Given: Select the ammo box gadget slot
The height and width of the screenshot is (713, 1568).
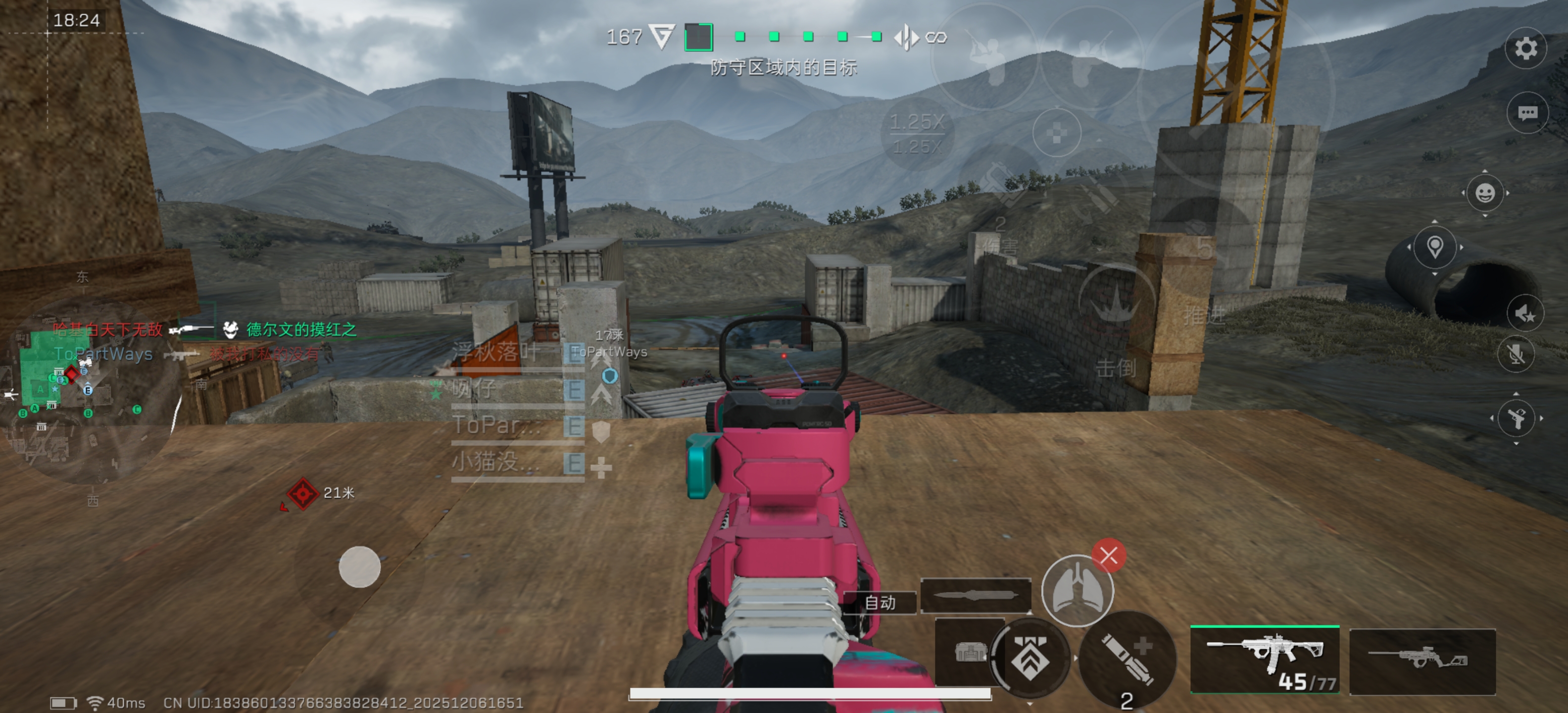Looking at the screenshot, I should pyautogui.click(x=969, y=653).
